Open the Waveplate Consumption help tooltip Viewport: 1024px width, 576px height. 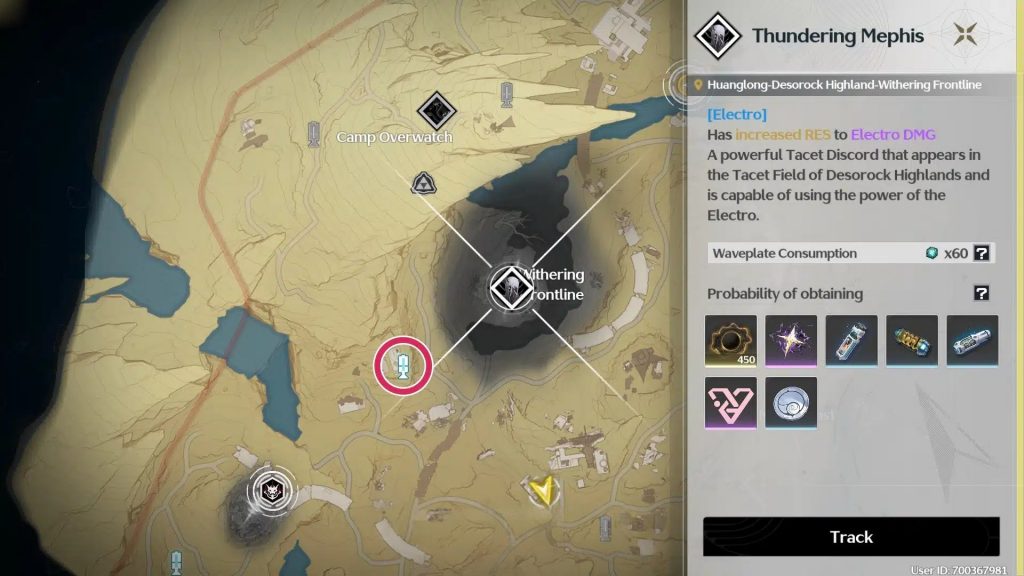(x=982, y=253)
